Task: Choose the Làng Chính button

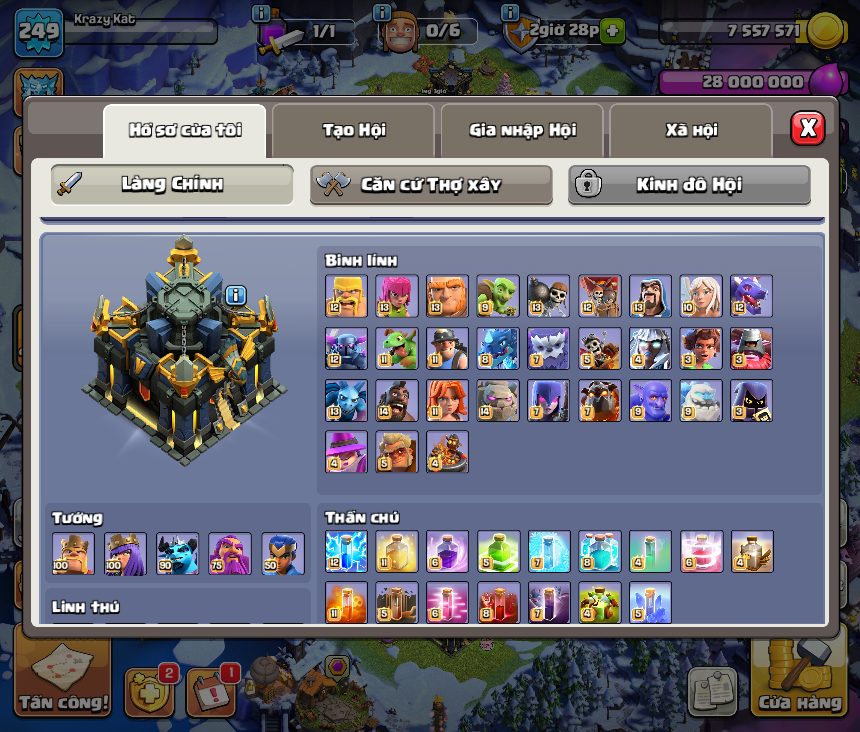Action: (172, 185)
